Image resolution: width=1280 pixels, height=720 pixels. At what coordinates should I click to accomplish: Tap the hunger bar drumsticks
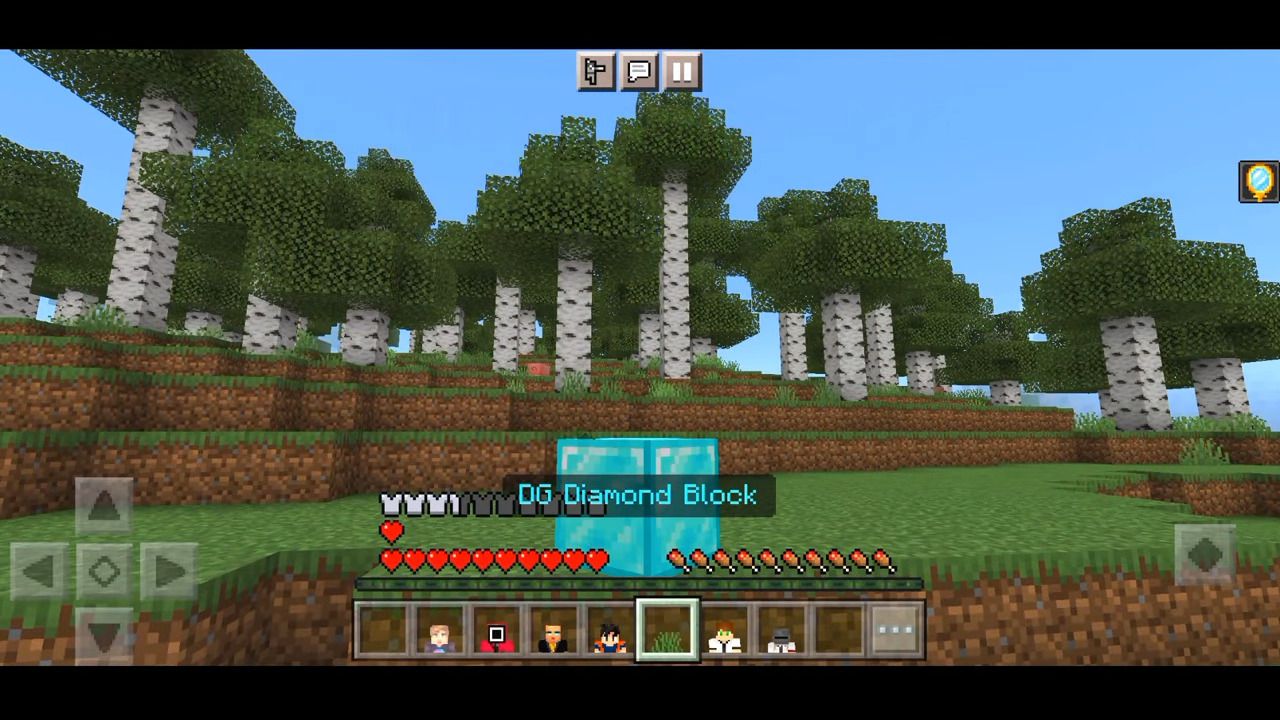coord(790,562)
